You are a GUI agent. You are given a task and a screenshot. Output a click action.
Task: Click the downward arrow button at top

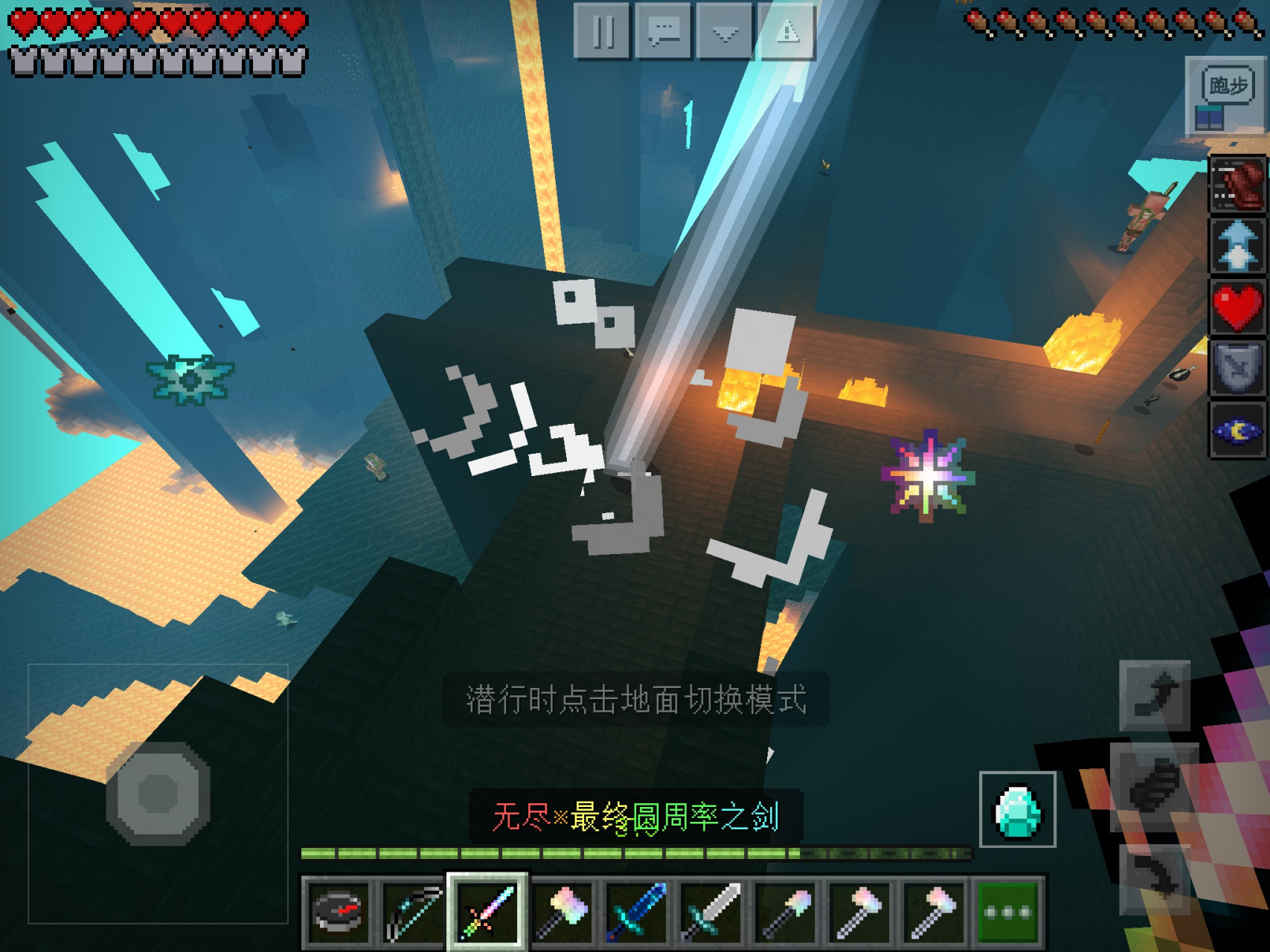[x=725, y=32]
